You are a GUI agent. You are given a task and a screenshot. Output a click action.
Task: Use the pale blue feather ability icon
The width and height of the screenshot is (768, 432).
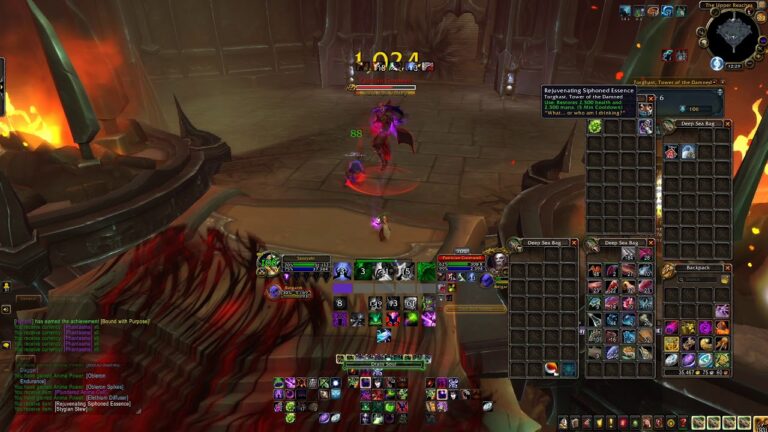point(385,336)
